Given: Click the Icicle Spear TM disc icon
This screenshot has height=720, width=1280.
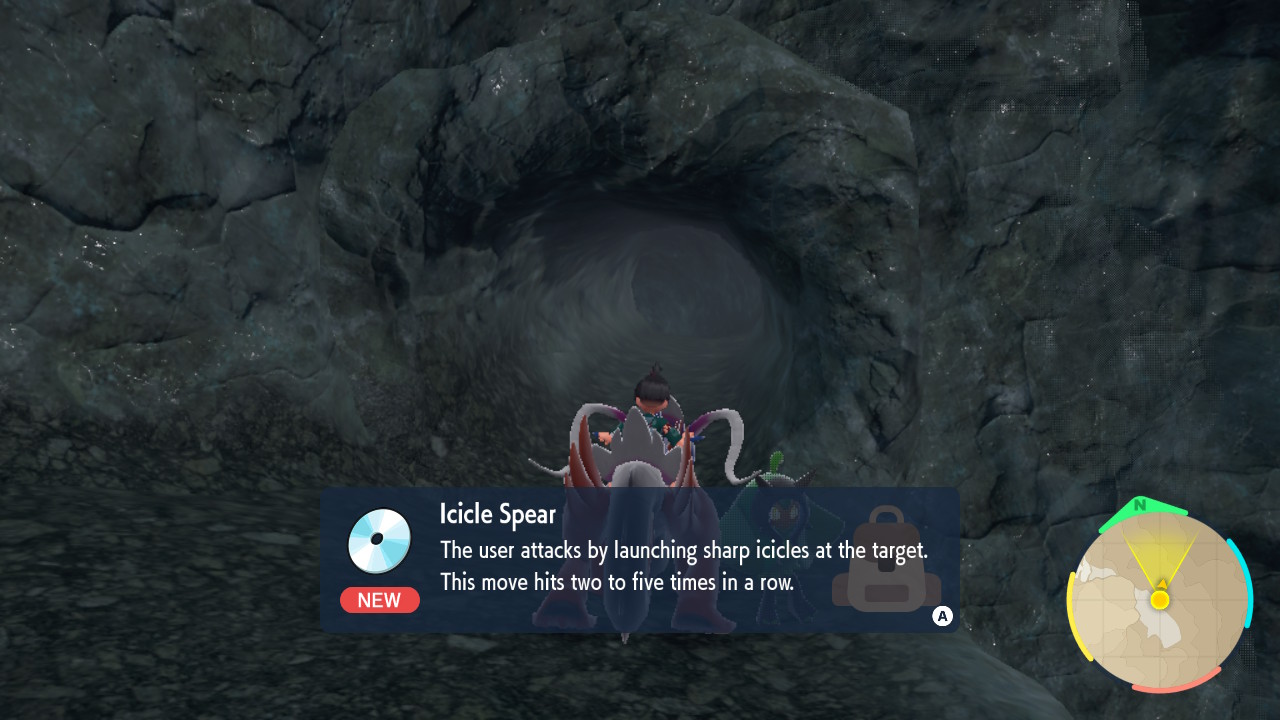Looking at the screenshot, I should tap(380, 541).
